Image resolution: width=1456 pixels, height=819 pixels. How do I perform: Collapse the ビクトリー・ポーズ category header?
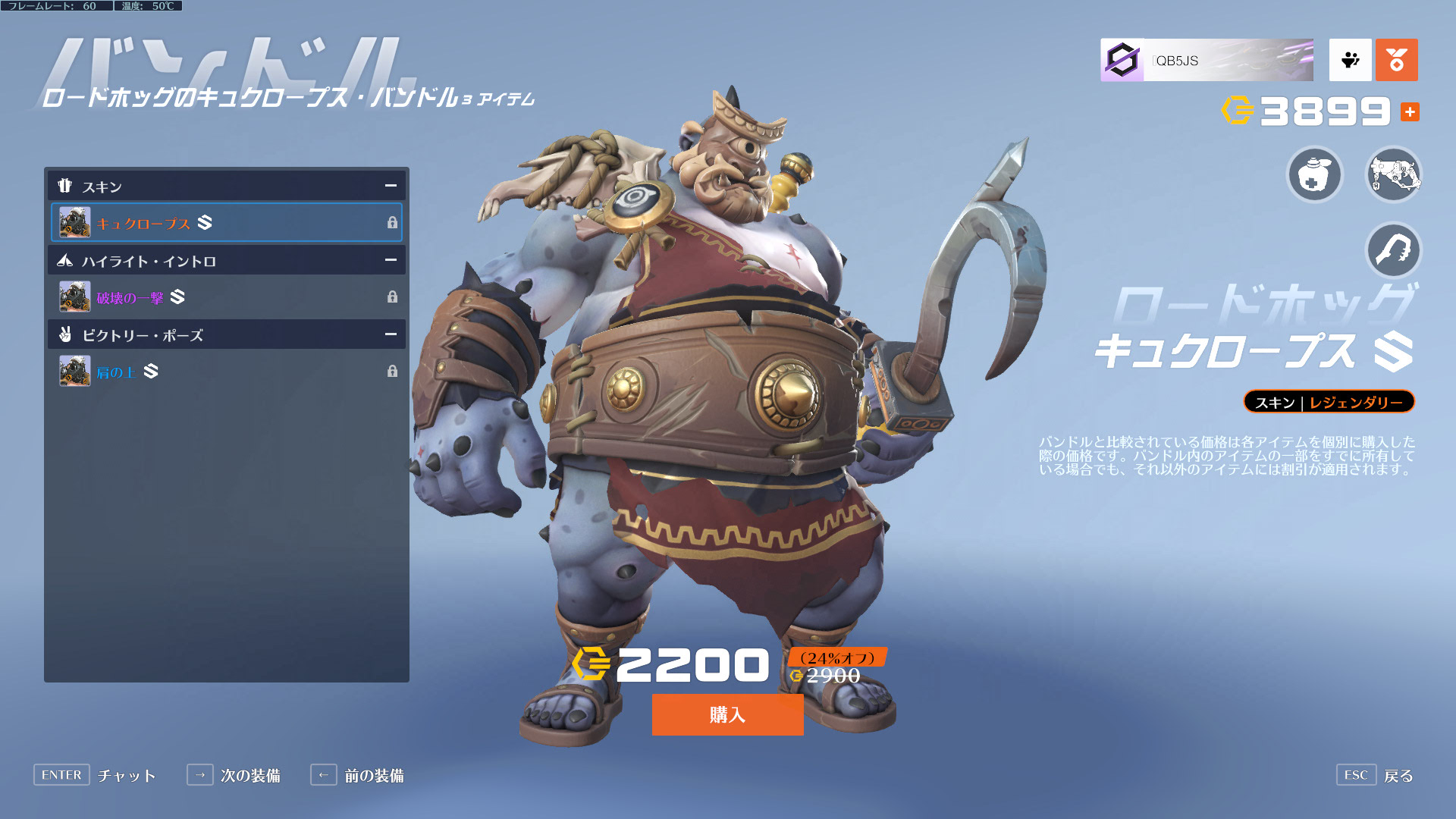(x=391, y=334)
